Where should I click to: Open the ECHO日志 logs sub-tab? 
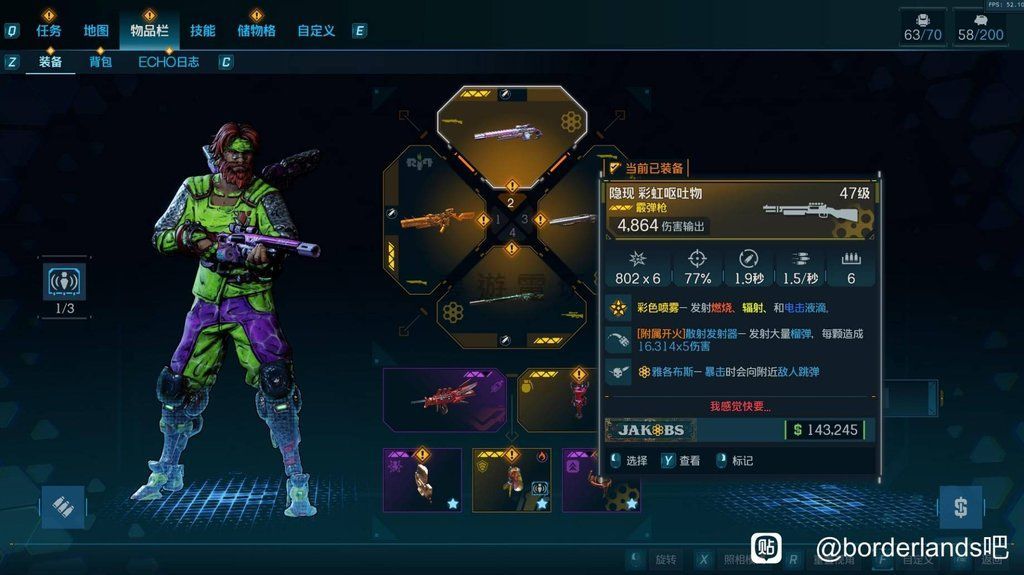(x=168, y=62)
